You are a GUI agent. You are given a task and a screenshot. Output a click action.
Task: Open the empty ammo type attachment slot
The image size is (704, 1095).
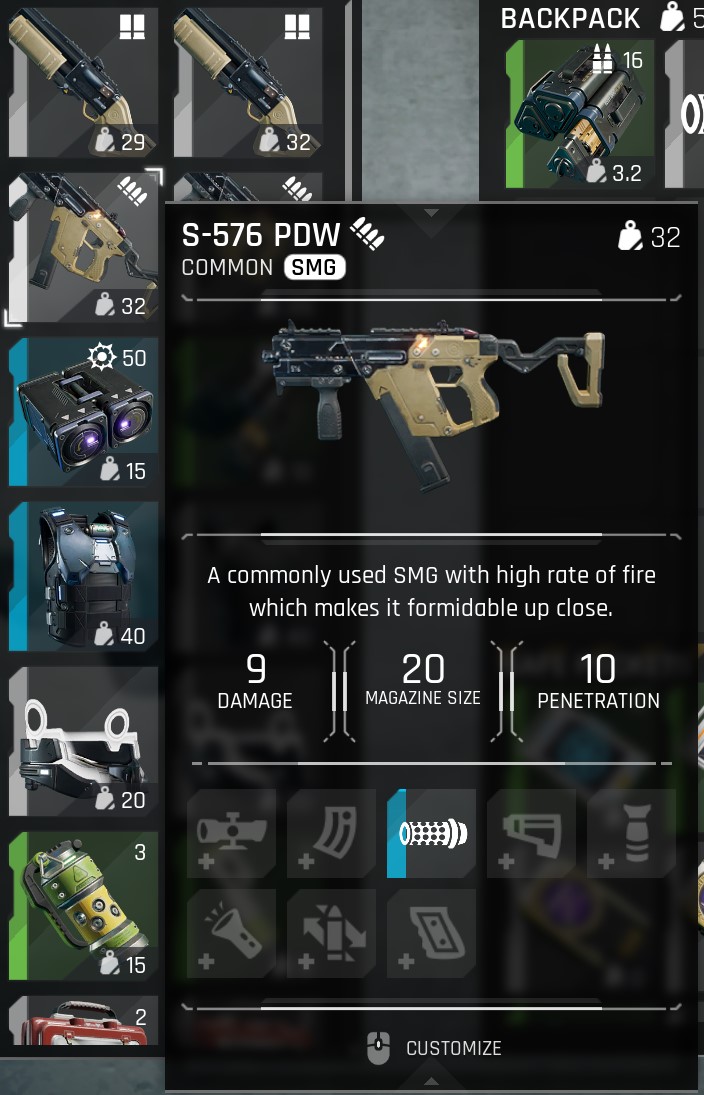332,933
